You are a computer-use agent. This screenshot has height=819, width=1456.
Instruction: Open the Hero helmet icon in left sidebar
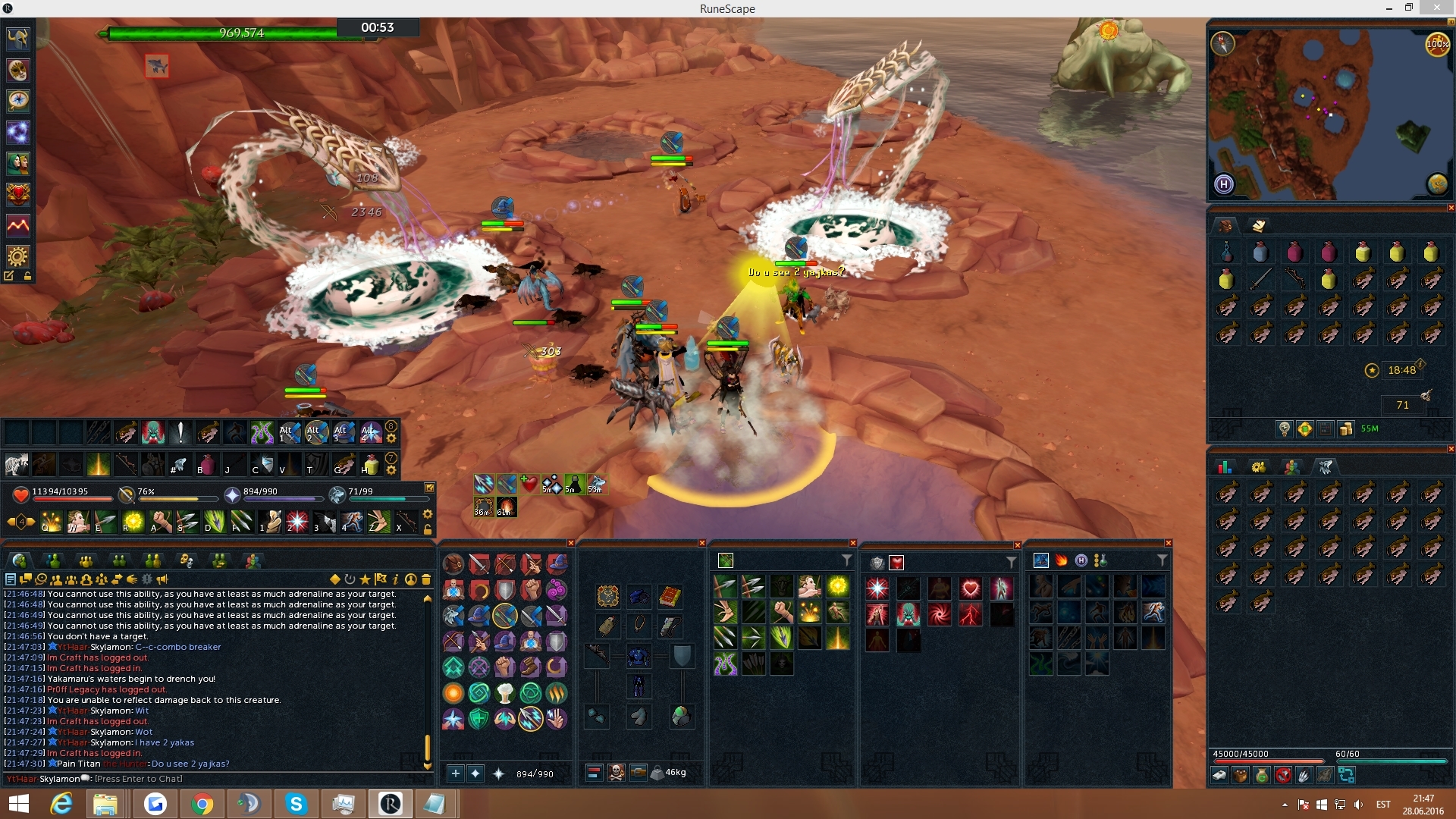pyautogui.click(x=18, y=40)
